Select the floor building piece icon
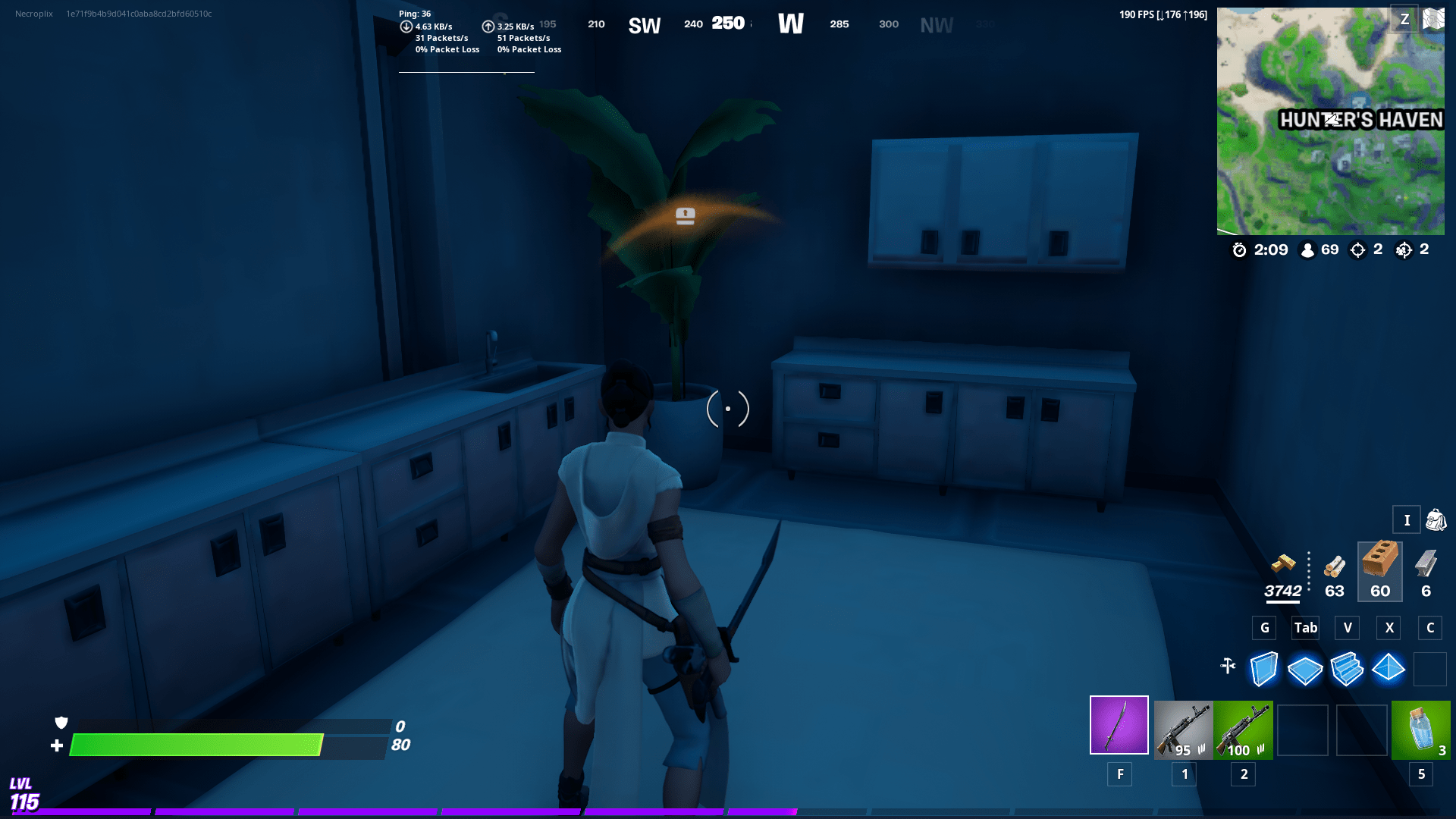Screen dimensions: 1456x819 click(1306, 669)
